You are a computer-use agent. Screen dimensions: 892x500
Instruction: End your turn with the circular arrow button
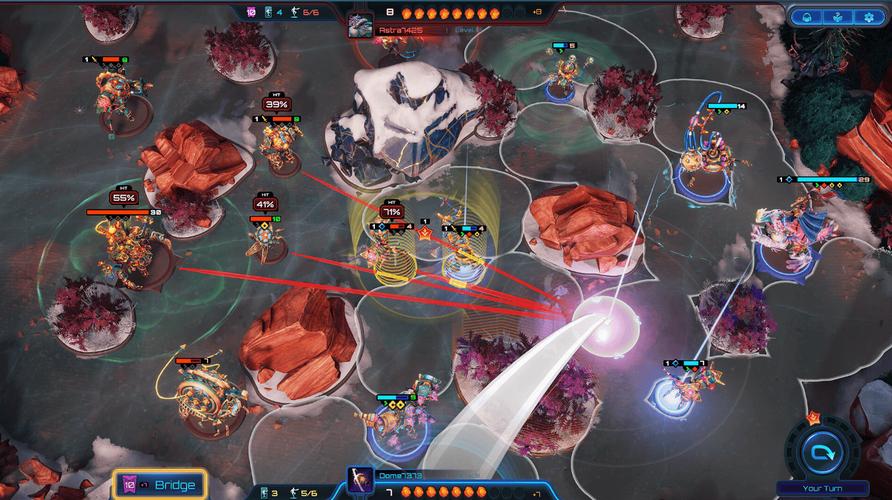tap(825, 453)
